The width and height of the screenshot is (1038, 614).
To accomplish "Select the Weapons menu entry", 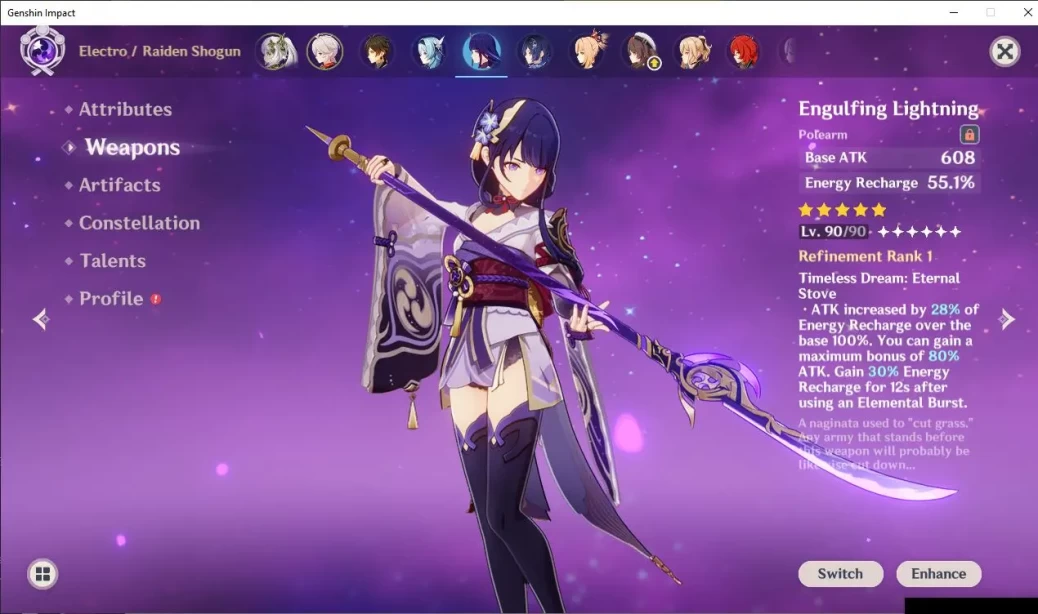I will click(x=132, y=148).
